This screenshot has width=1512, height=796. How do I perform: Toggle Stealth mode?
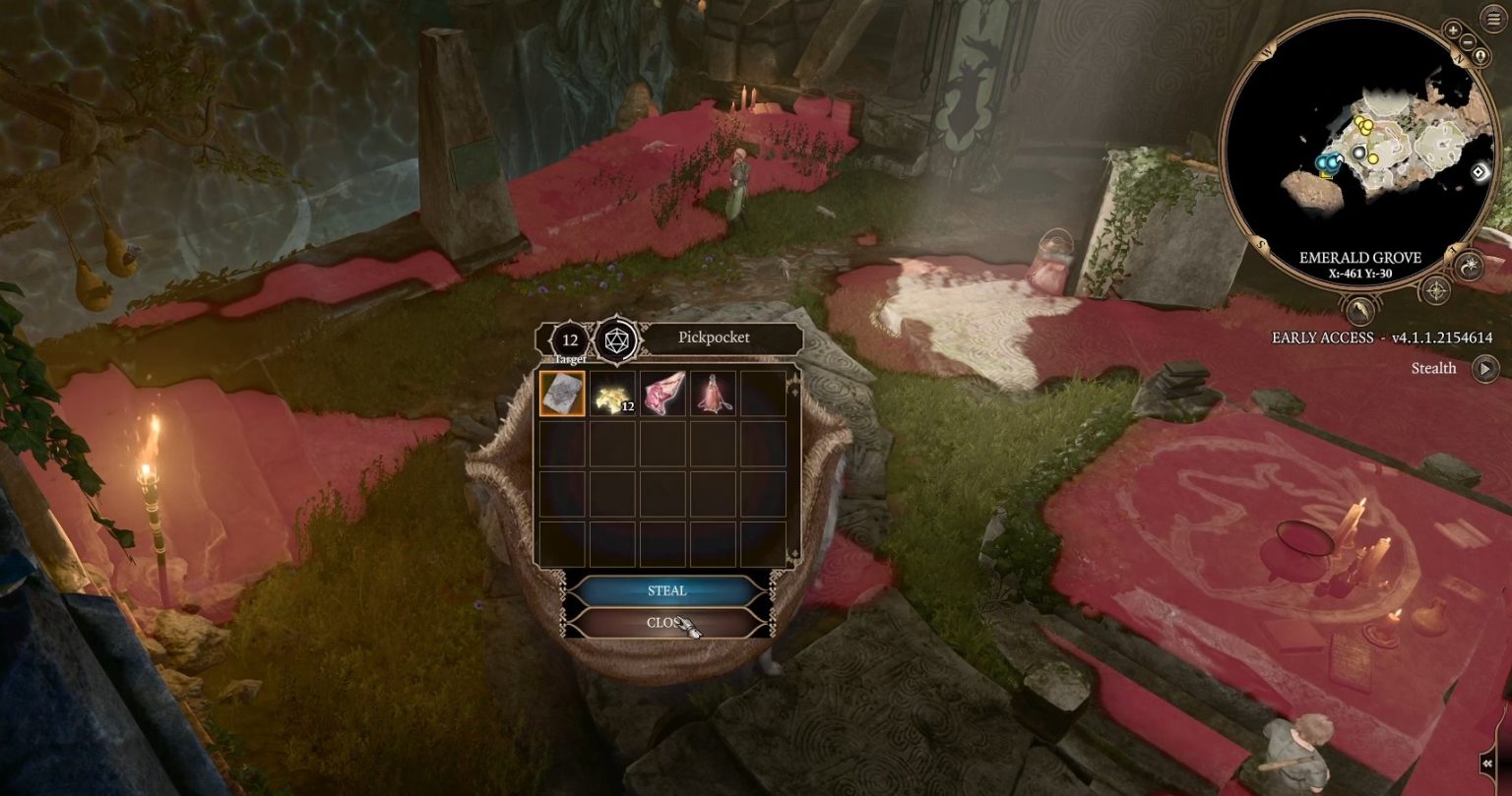[1484, 368]
